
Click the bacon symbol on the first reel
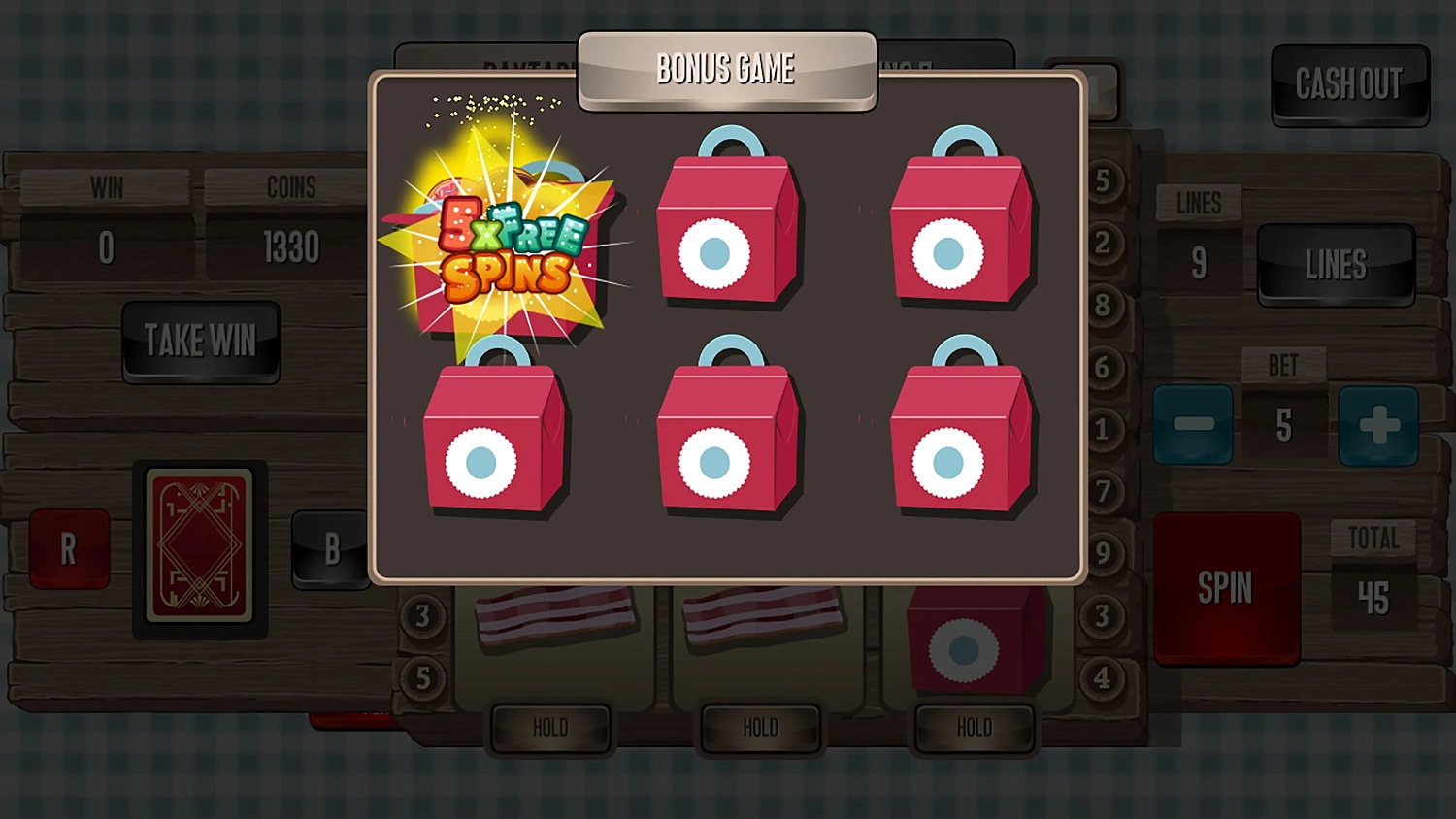553,616
